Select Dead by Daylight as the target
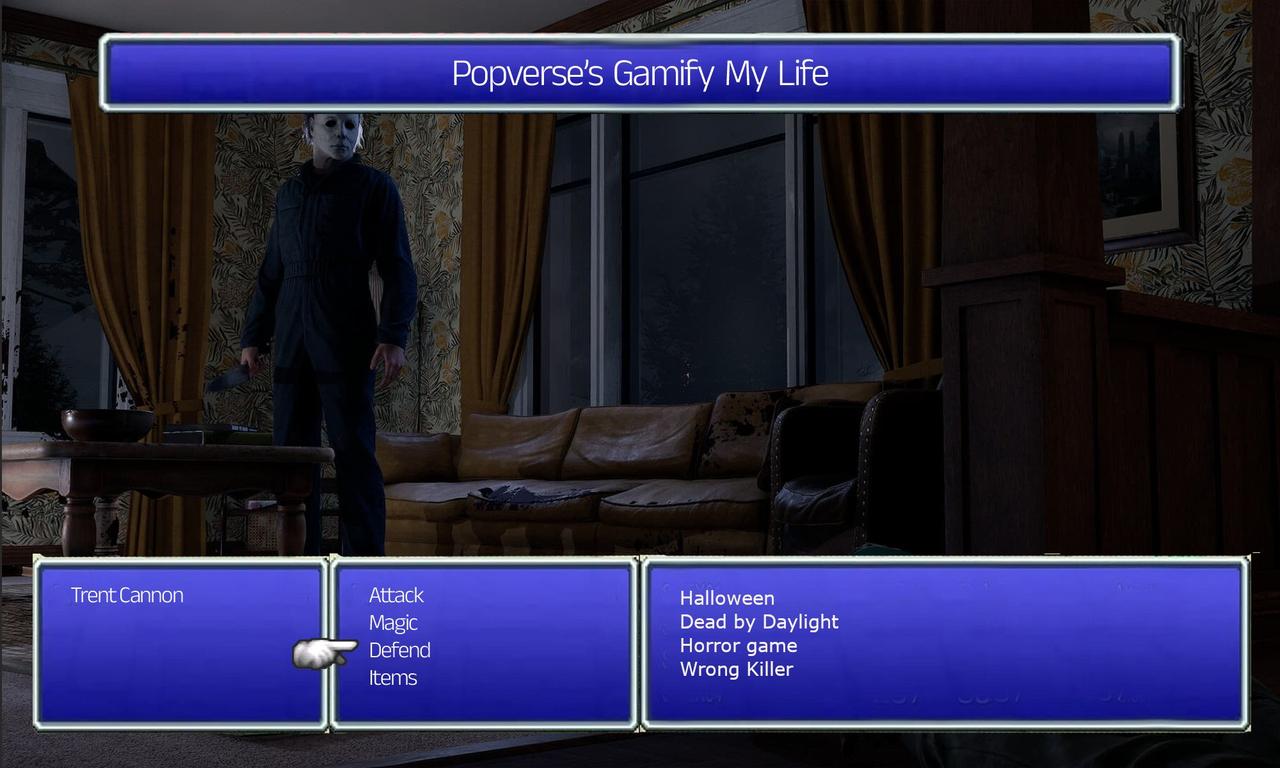 click(x=758, y=621)
